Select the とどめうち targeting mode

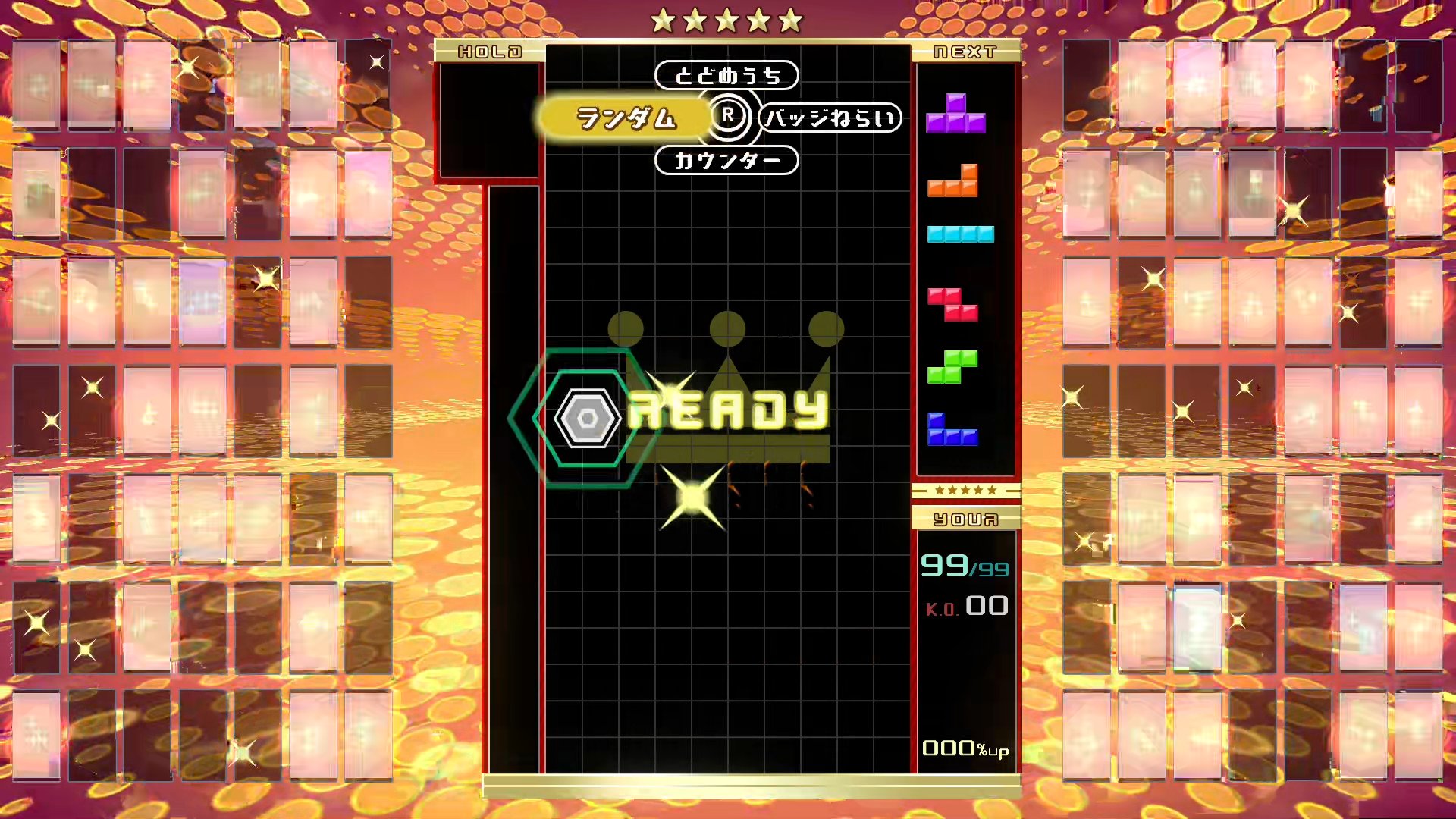click(x=726, y=76)
